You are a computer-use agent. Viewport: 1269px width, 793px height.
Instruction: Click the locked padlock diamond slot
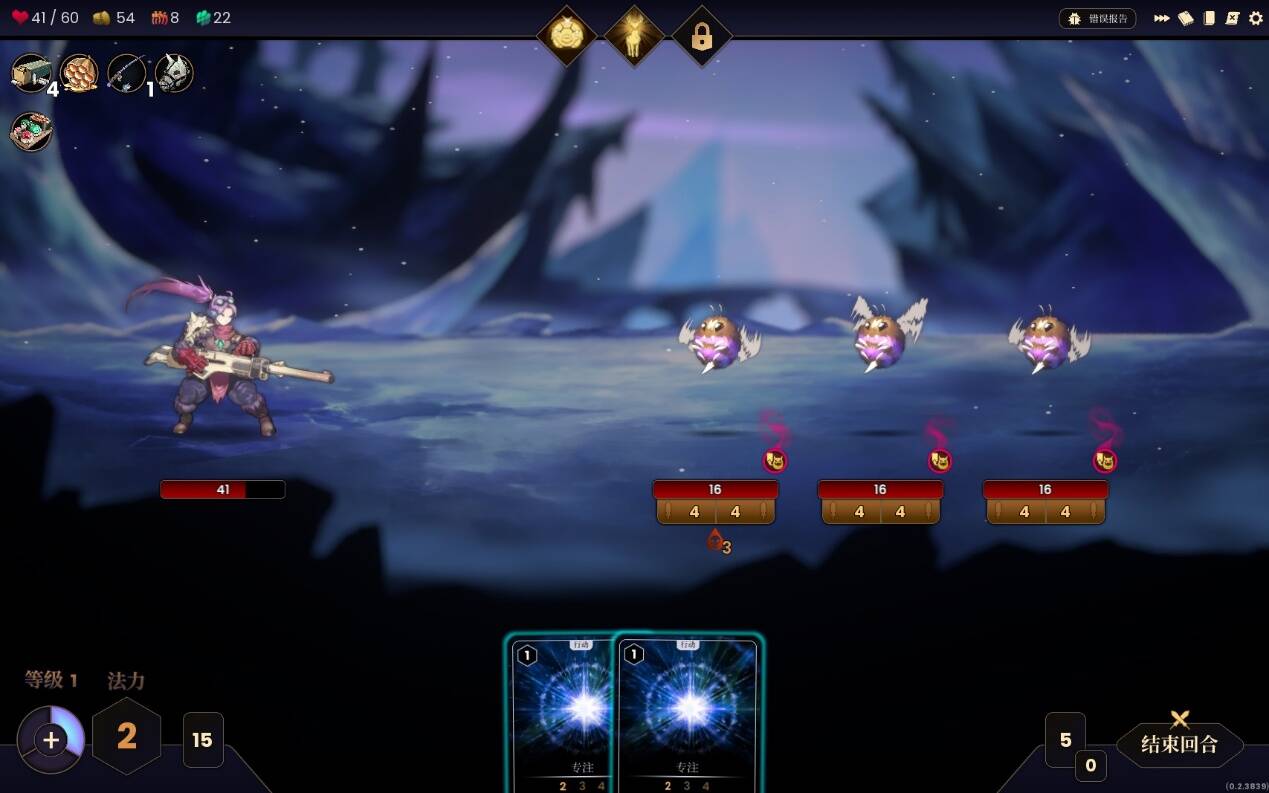click(701, 37)
